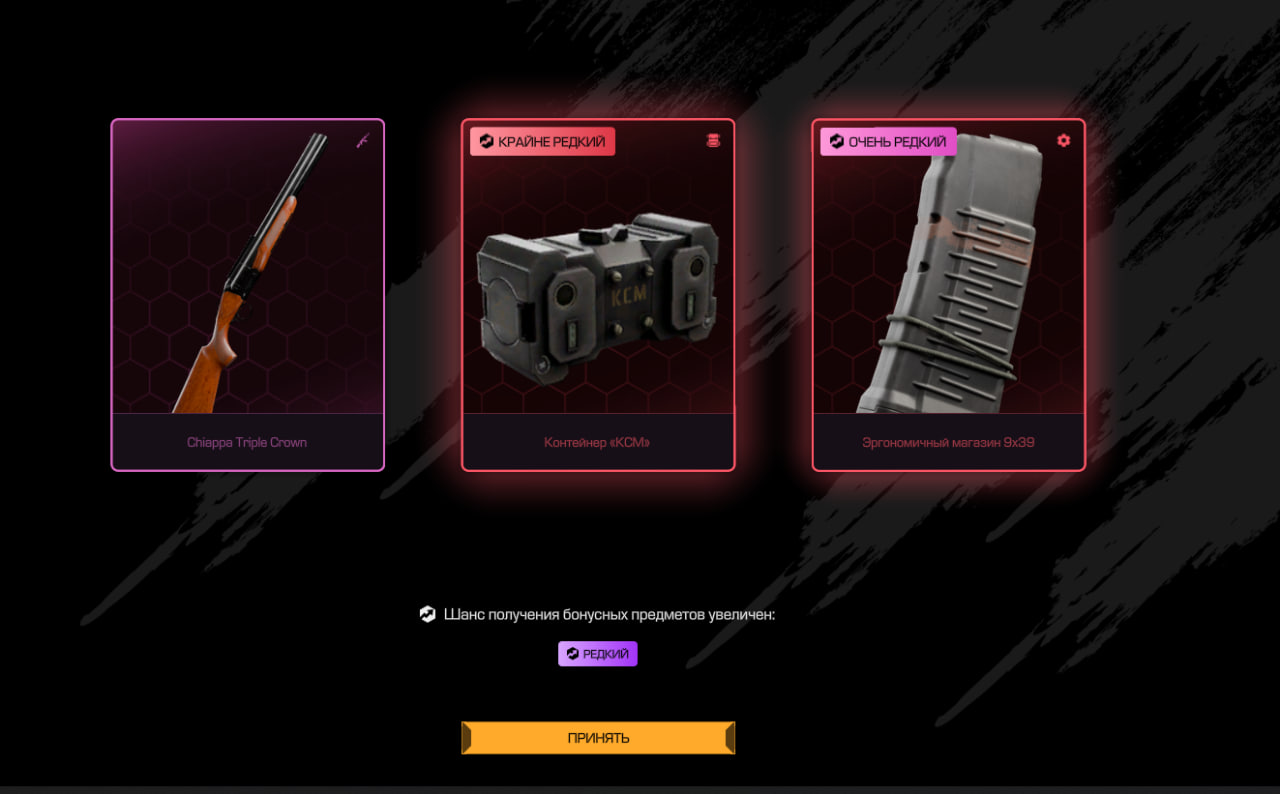Click the container type icon on КСМ card
The width and height of the screenshot is (1280, 794).
click(x=713, y=141)
